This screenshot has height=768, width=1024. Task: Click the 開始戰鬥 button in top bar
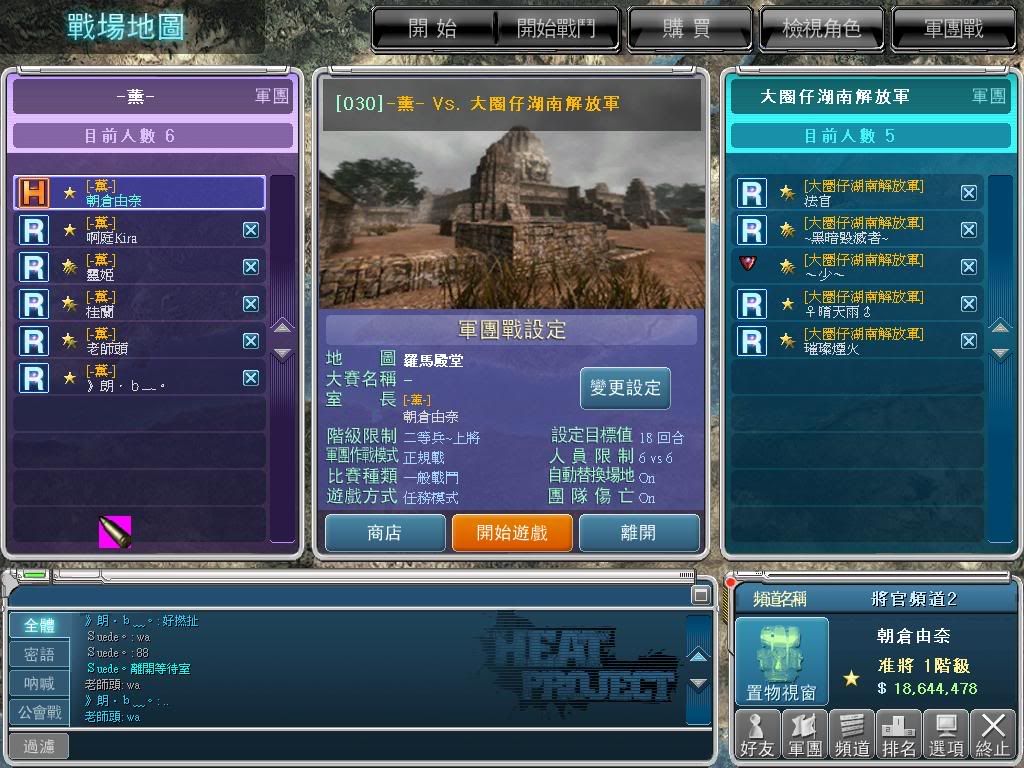pos(555,29)
